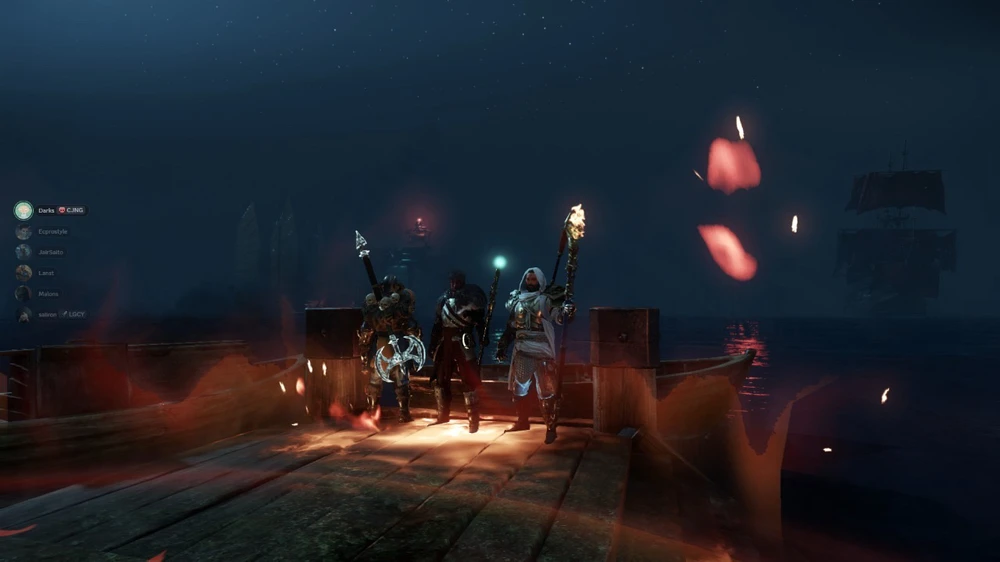Select Darks in the voice overlay list

click(46, 211)
